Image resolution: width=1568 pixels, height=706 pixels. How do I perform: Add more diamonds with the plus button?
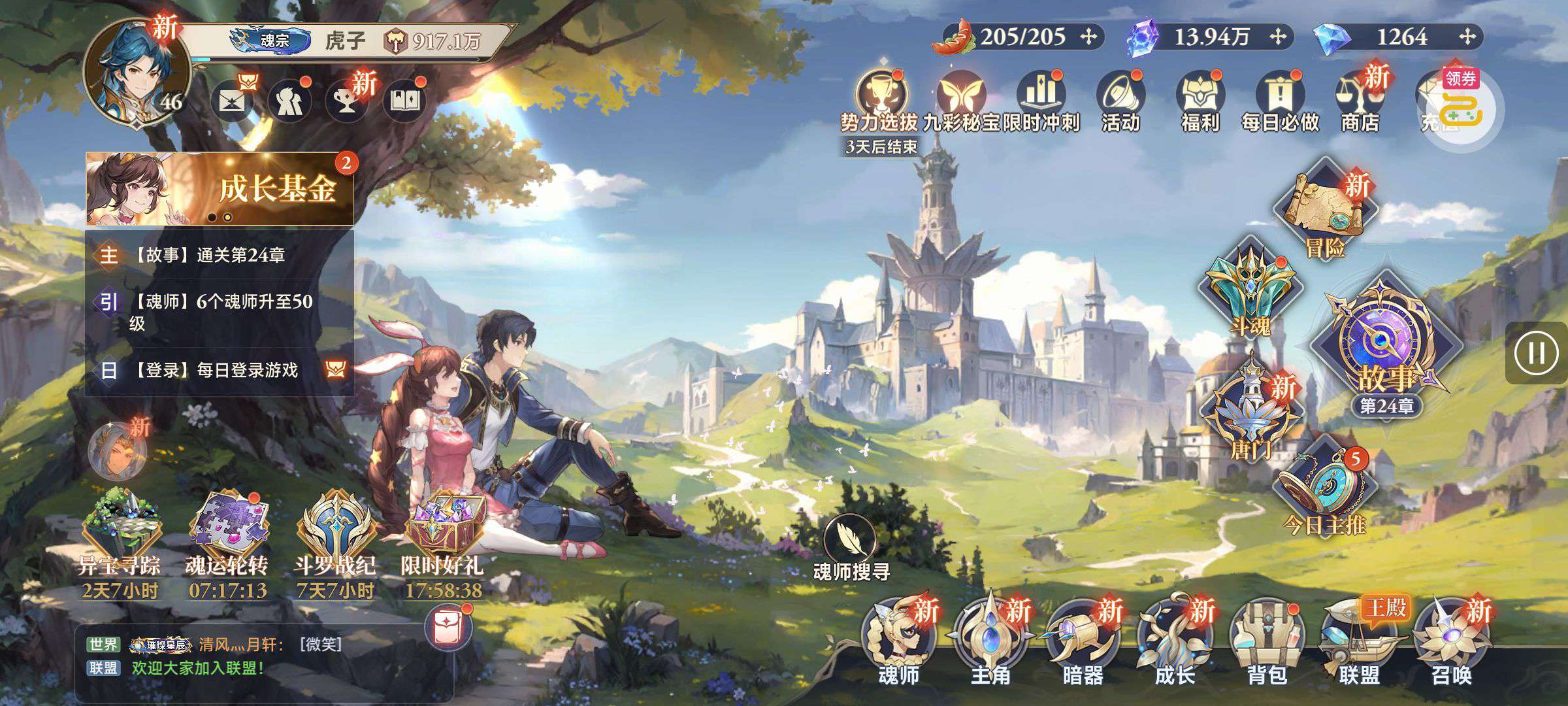1467,37
